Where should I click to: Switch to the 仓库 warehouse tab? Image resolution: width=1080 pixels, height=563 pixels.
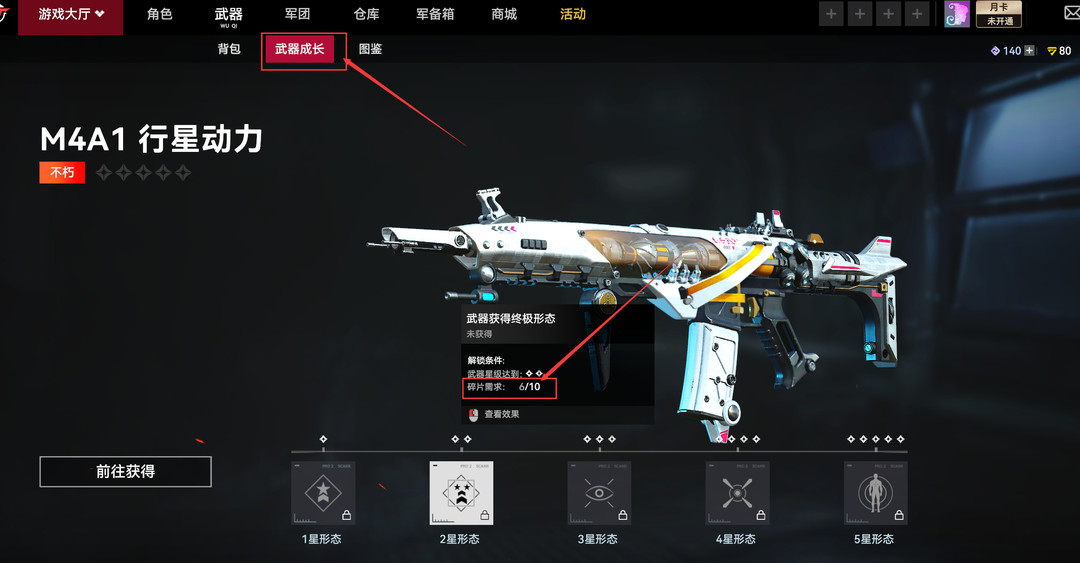pyautogui.click(x=366, y=15)
